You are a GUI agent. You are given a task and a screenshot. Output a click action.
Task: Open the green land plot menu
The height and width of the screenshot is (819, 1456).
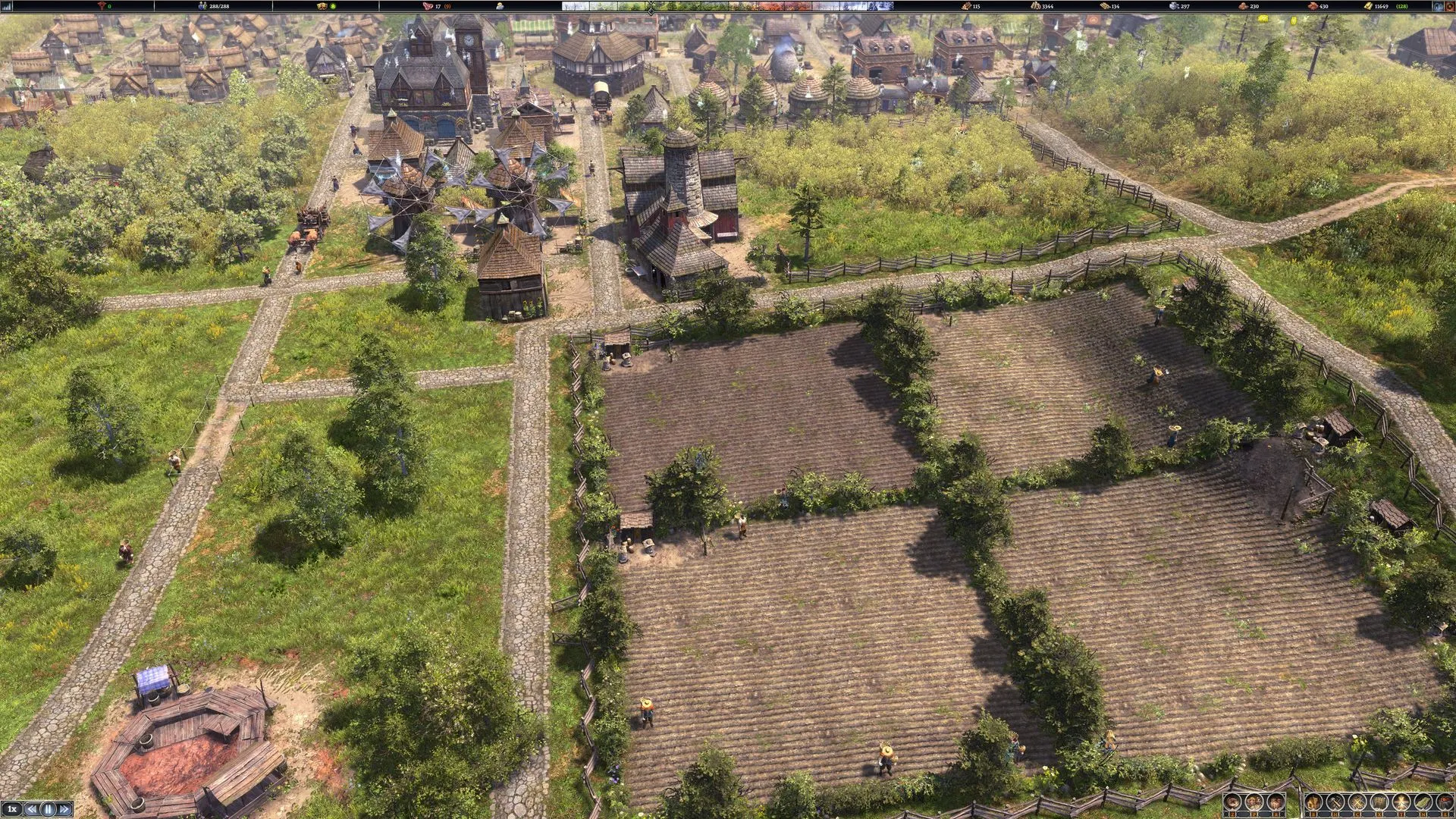pyautogui.click(x=1423, y=802)
